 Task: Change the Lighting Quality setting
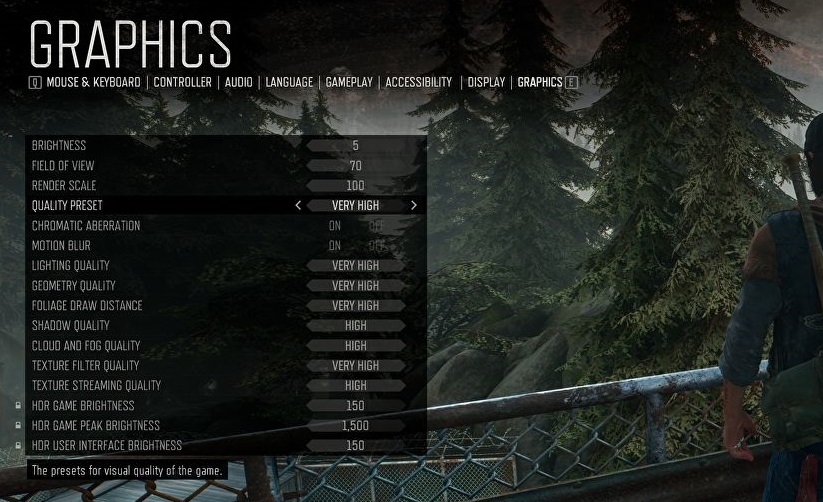[225, 266]
